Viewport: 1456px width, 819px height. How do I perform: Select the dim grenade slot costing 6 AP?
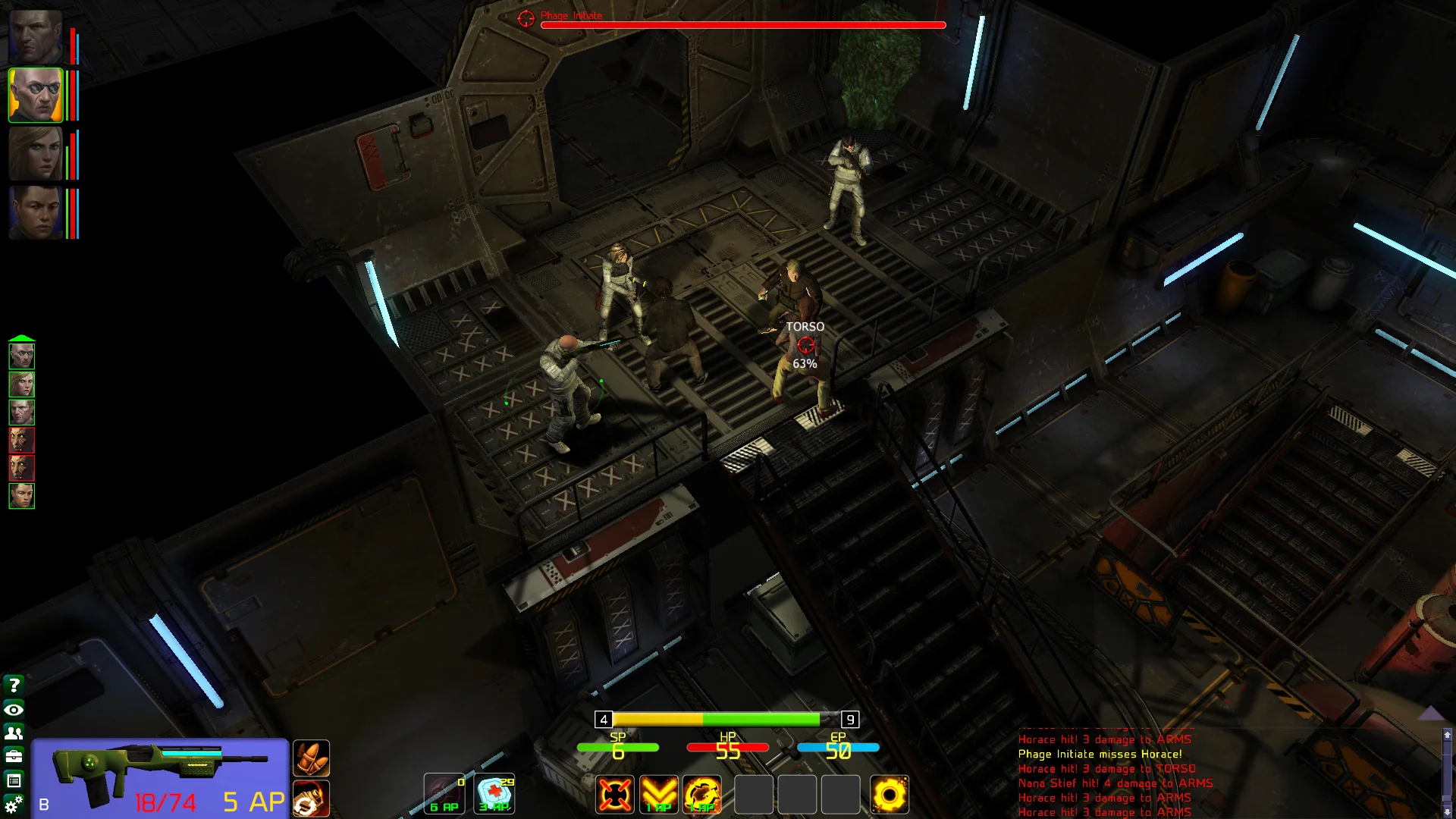[444, 794]
